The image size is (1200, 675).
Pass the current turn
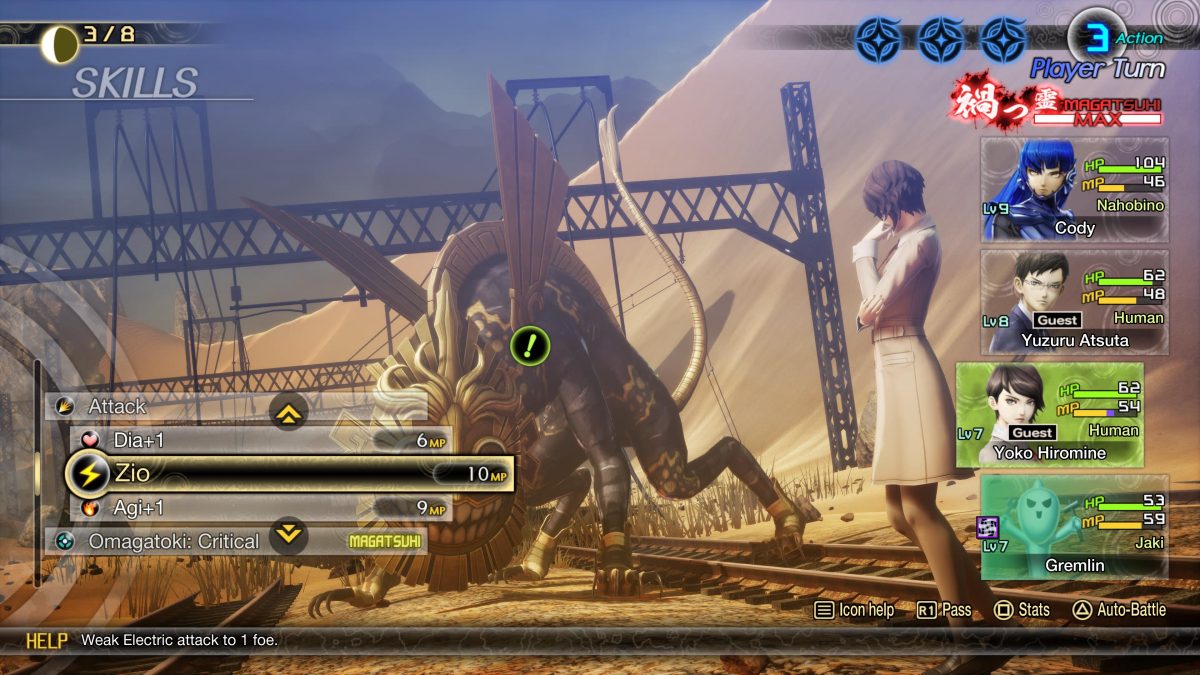pos(944,610)
